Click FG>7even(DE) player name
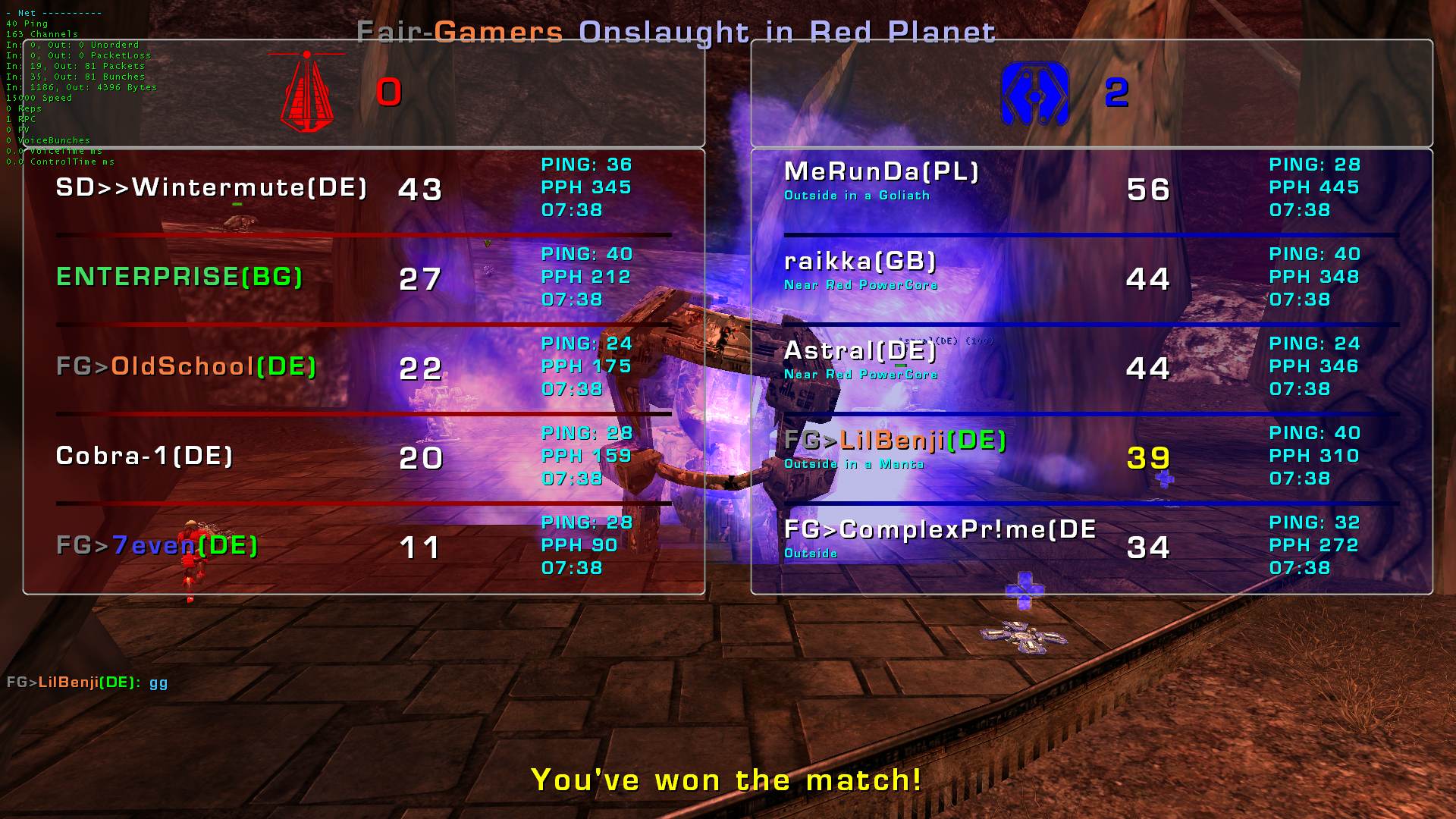The height and width of the screenshot is (819, 1456). coord(157,545)
